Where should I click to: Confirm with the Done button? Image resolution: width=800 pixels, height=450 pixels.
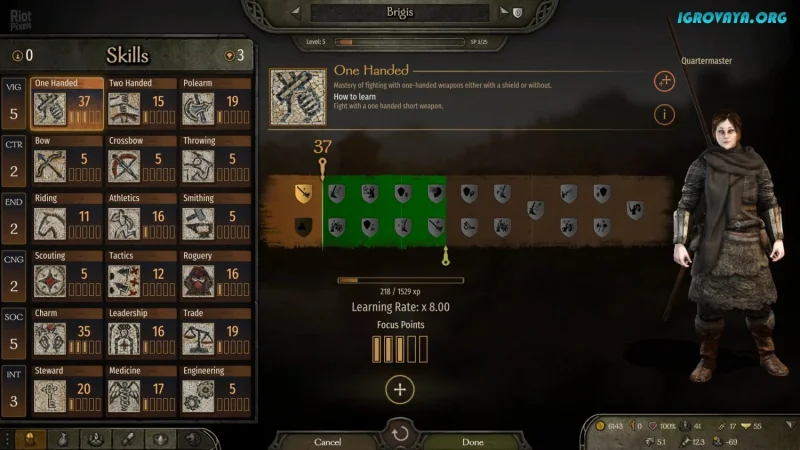pos(473,441)
